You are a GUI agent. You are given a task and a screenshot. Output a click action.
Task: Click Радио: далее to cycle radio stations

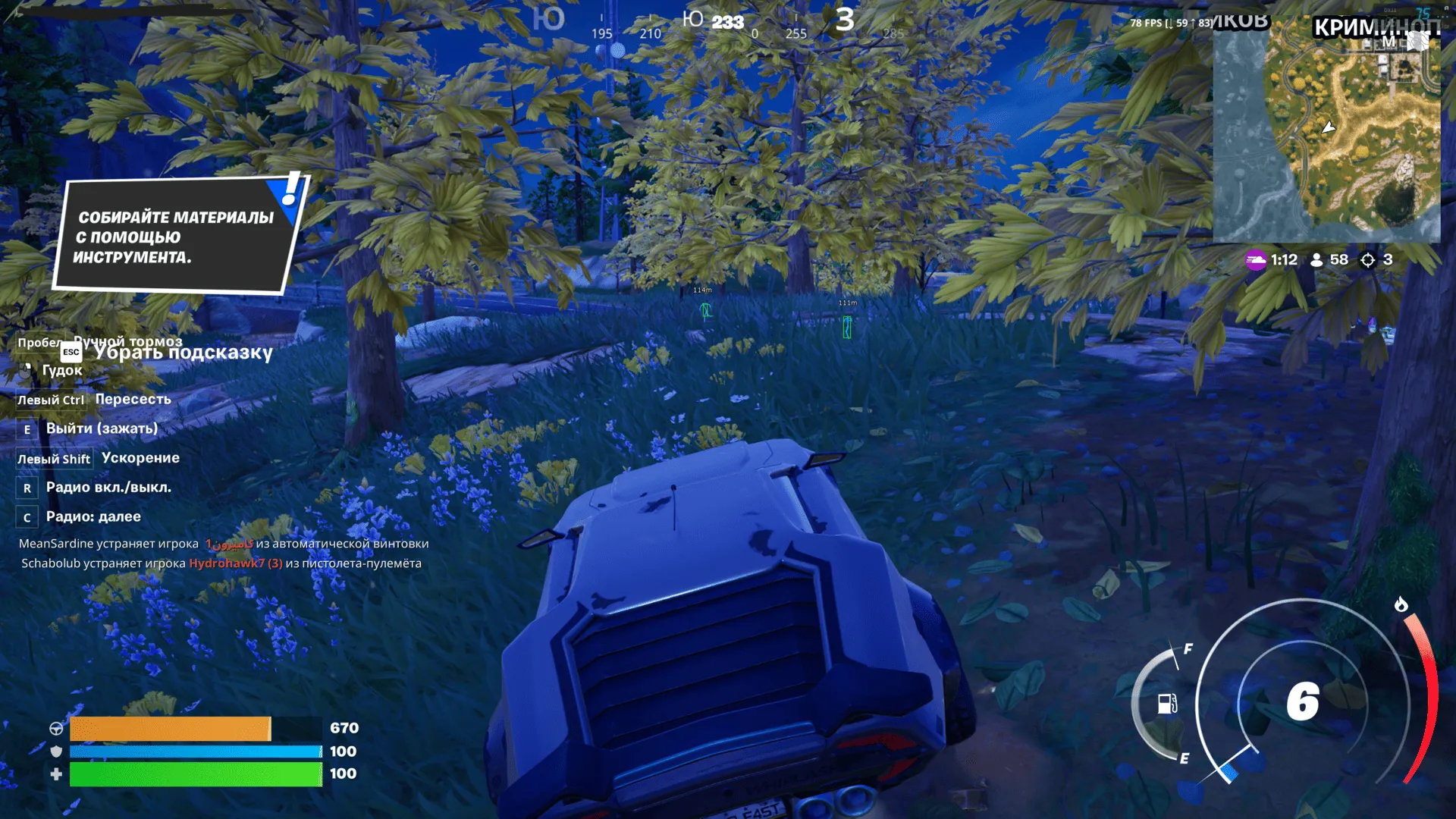point(93,516)
